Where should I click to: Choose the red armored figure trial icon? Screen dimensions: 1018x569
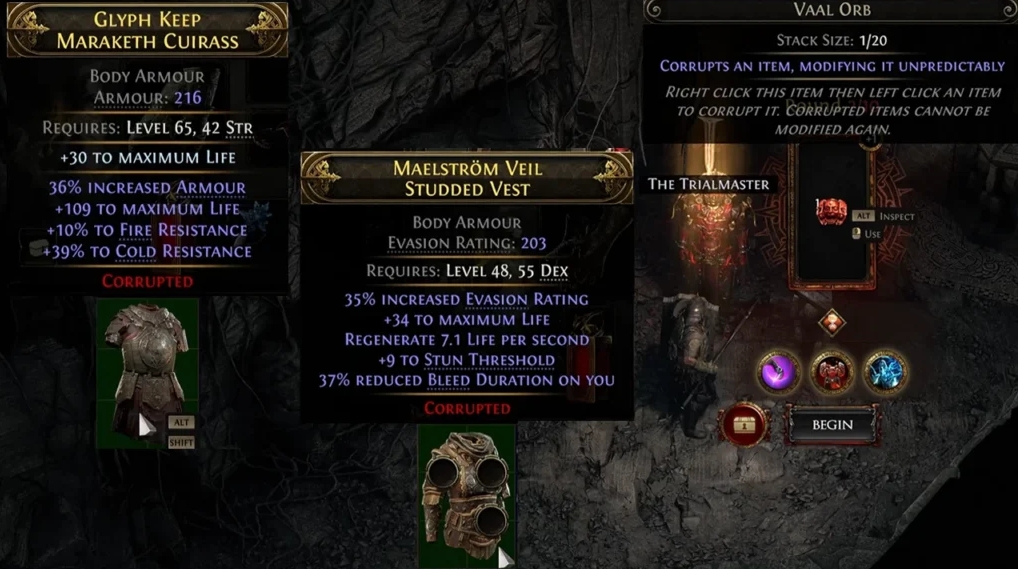coord(831,372)
